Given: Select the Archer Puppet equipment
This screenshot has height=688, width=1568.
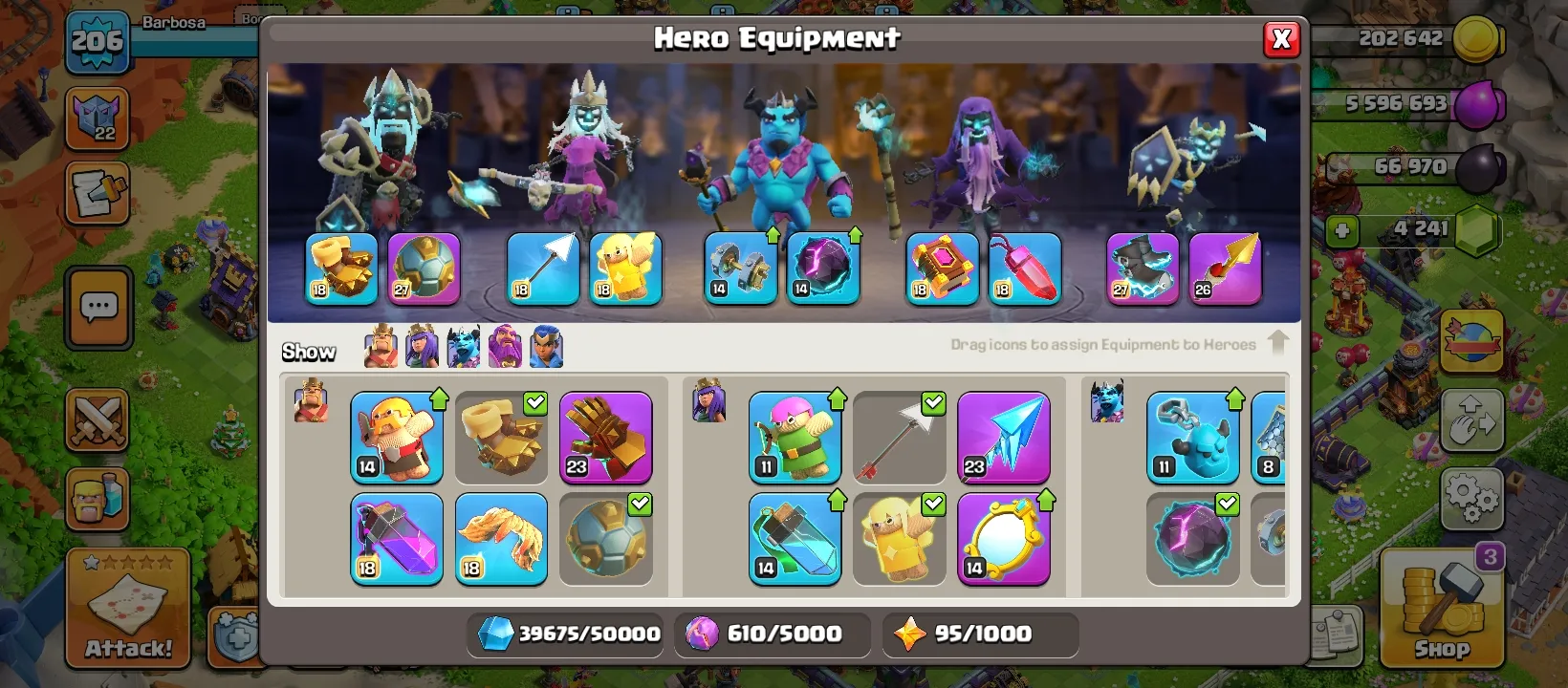Looking at the screenshot, I should click(795, 438).
